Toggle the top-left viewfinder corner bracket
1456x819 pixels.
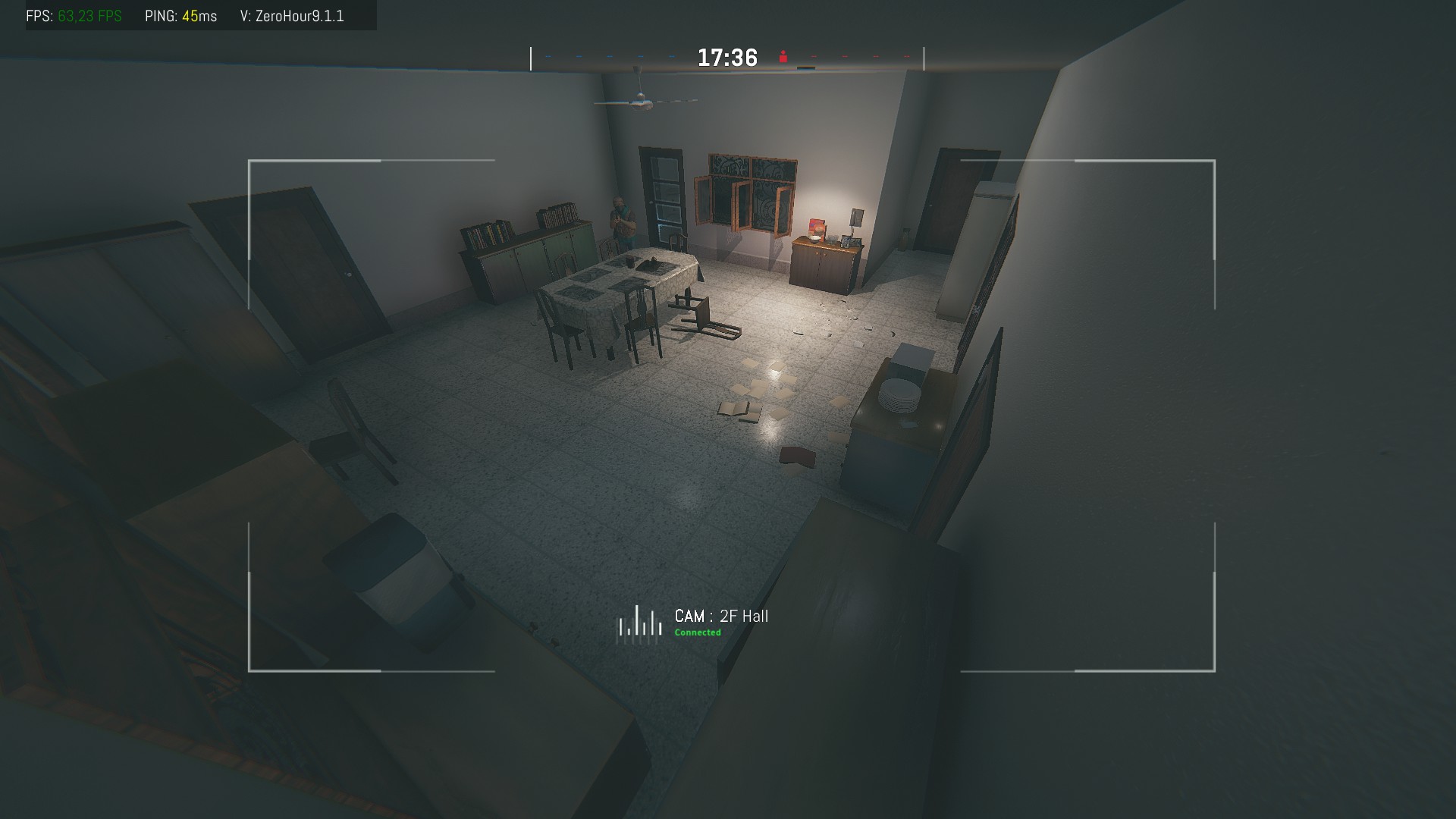248,161
